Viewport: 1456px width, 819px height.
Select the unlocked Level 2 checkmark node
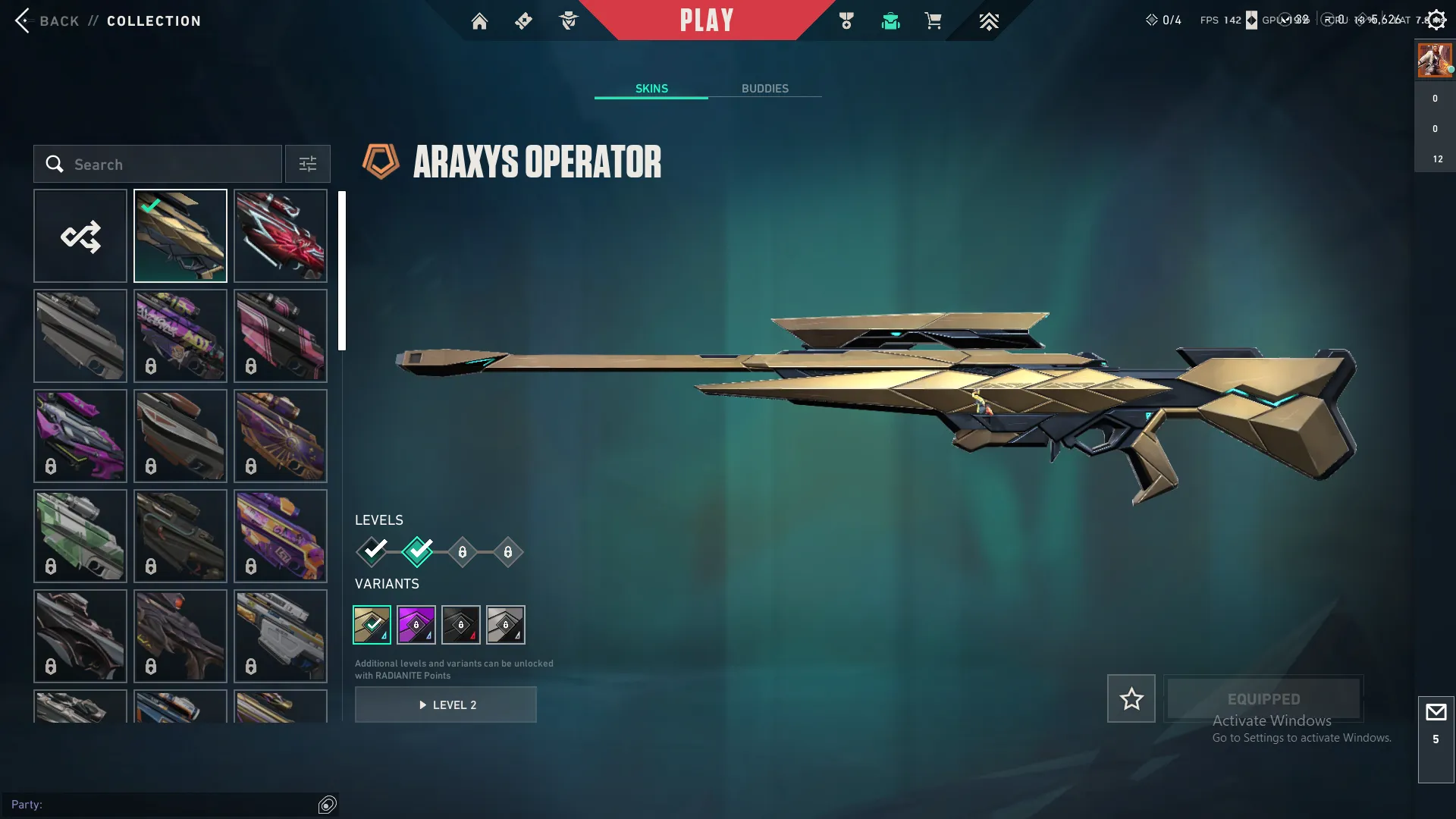416,552
